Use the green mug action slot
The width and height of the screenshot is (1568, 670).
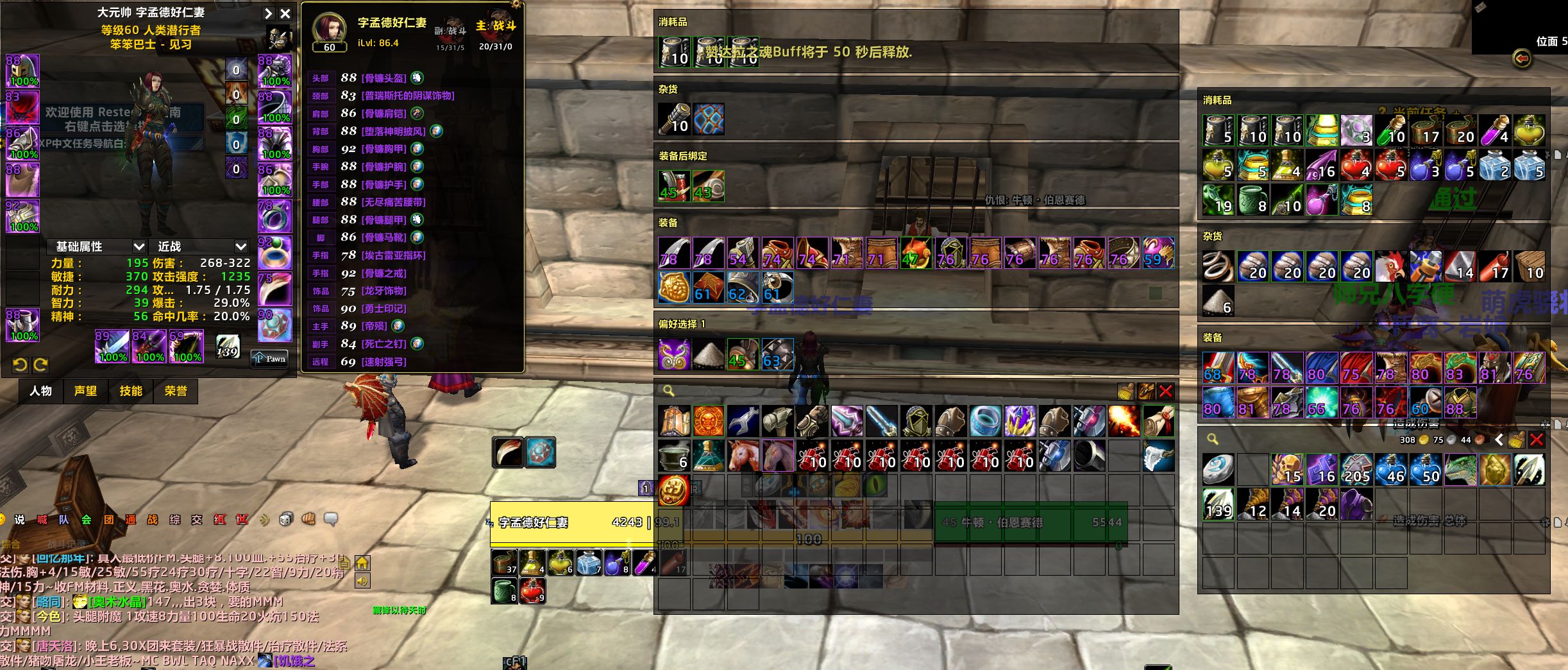point(505,591)
